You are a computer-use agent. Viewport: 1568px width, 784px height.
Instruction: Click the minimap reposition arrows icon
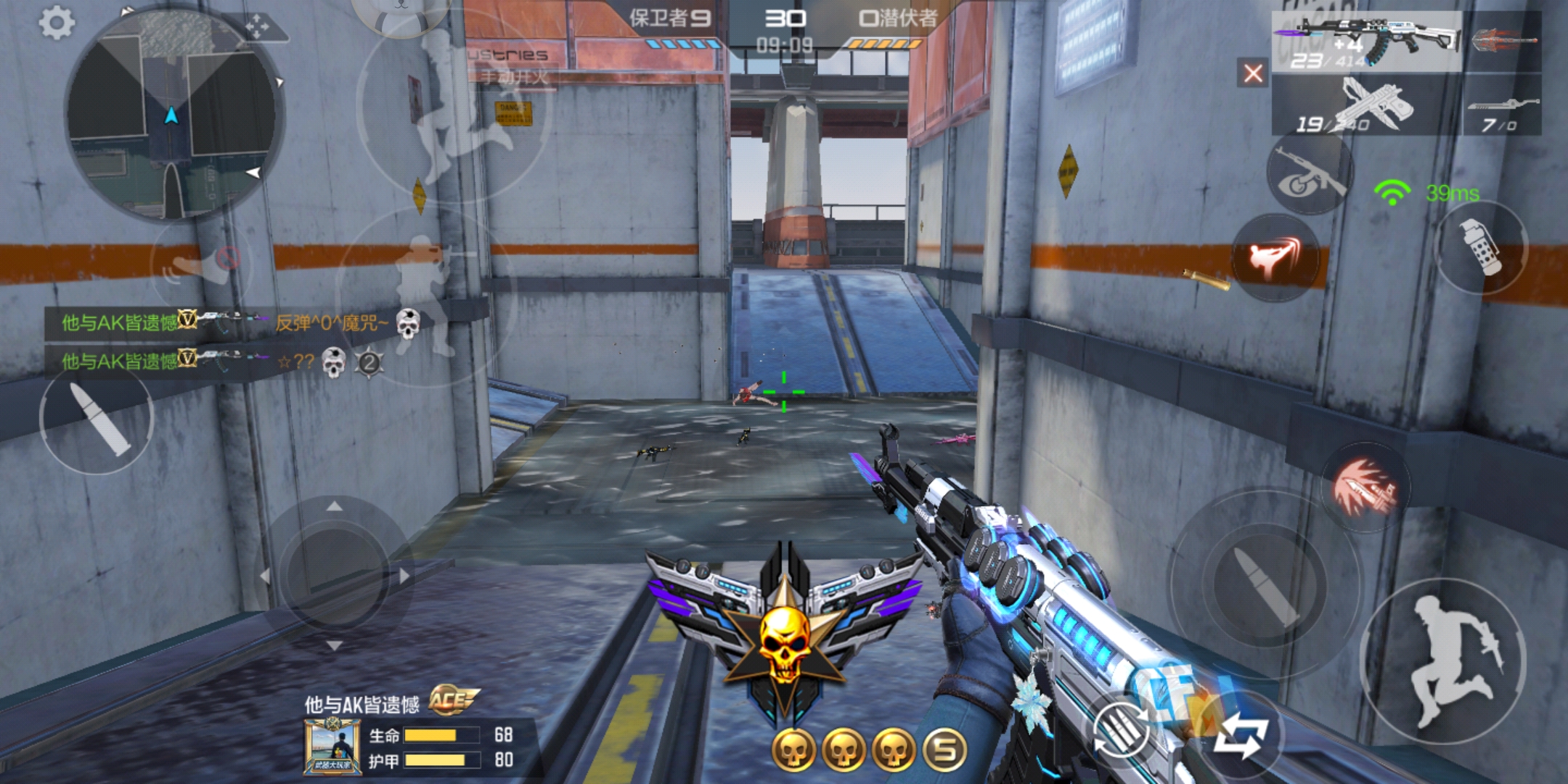[x=256, y=28]
